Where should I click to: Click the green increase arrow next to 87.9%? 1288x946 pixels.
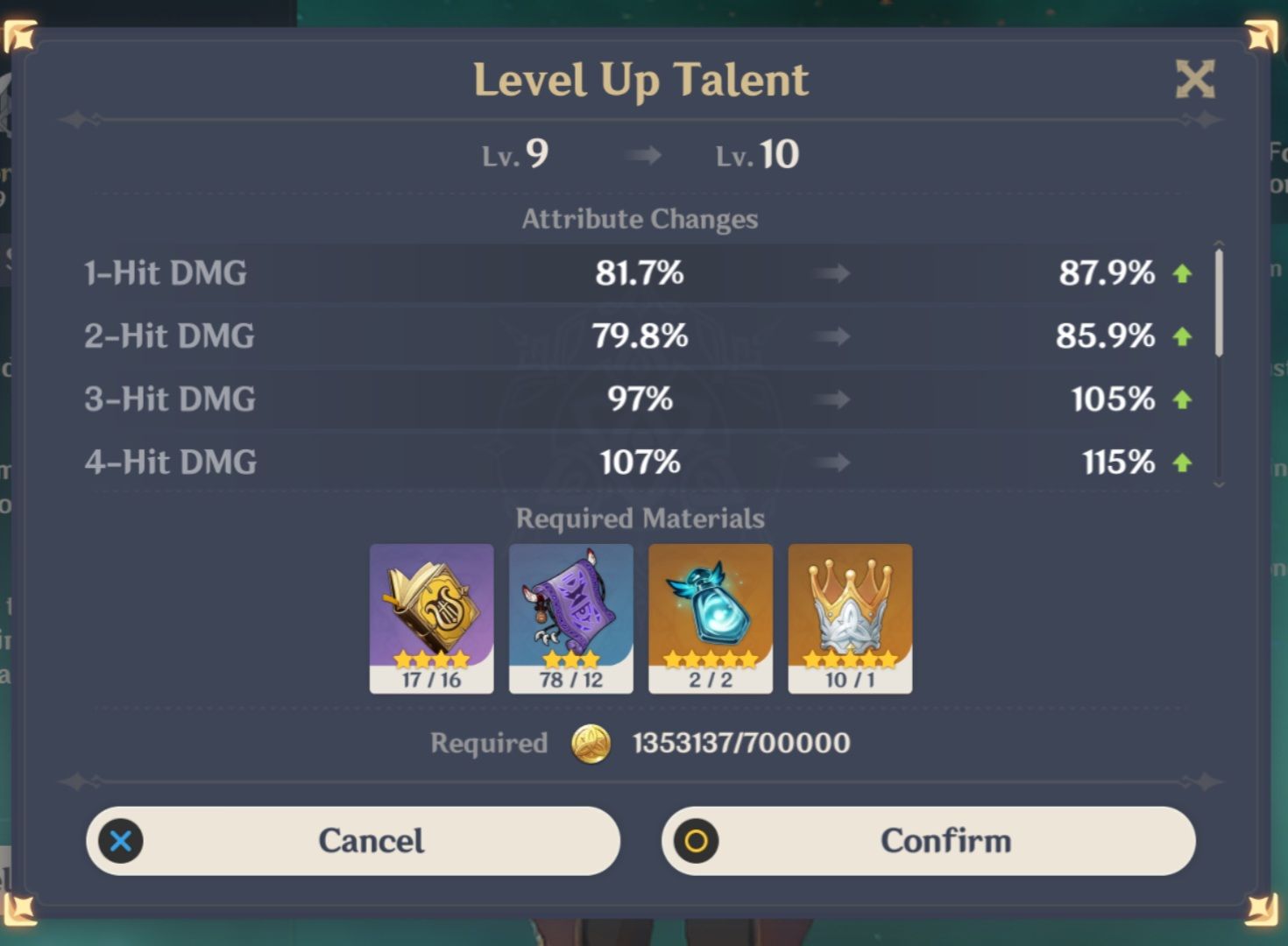[x=1182, y=273]
